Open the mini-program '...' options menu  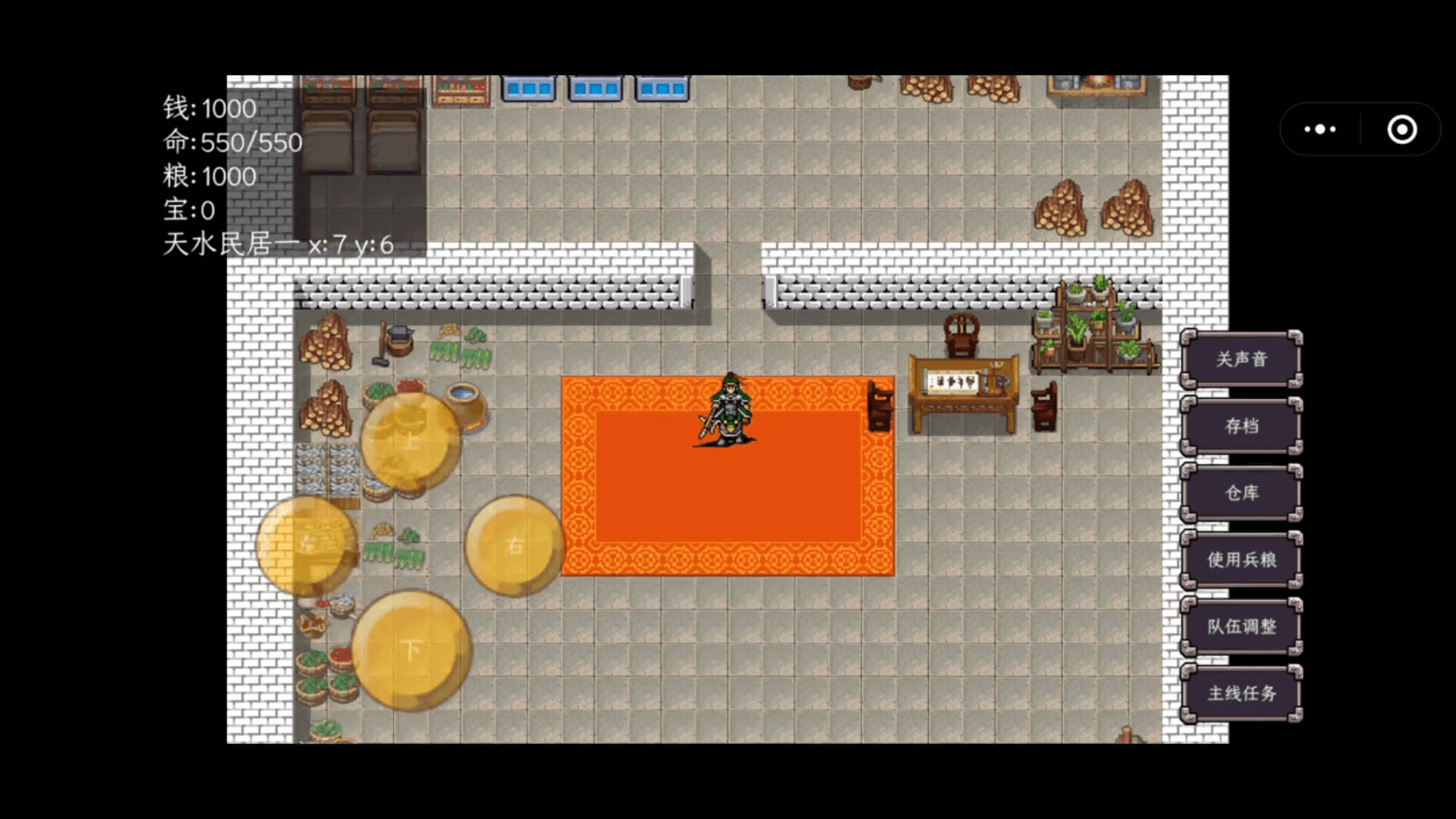(1319, 129)
